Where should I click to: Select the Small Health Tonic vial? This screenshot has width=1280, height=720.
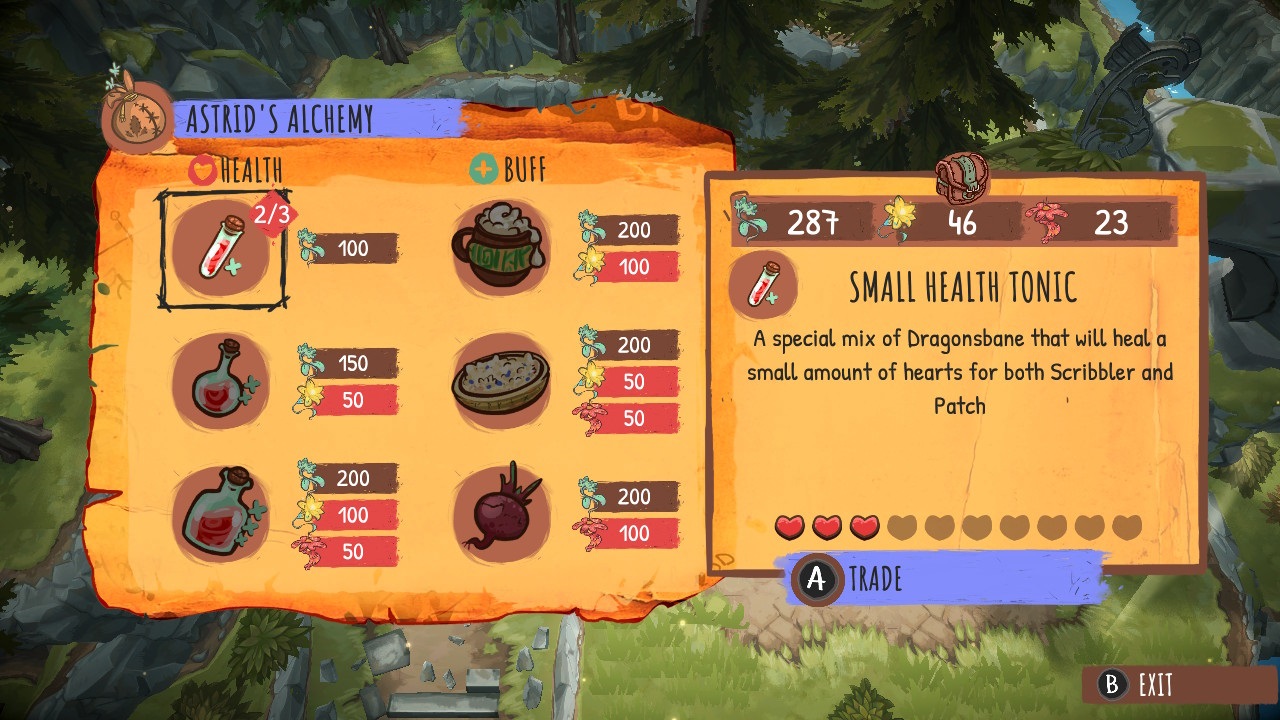pyautogui.click(x=220, y=248)
